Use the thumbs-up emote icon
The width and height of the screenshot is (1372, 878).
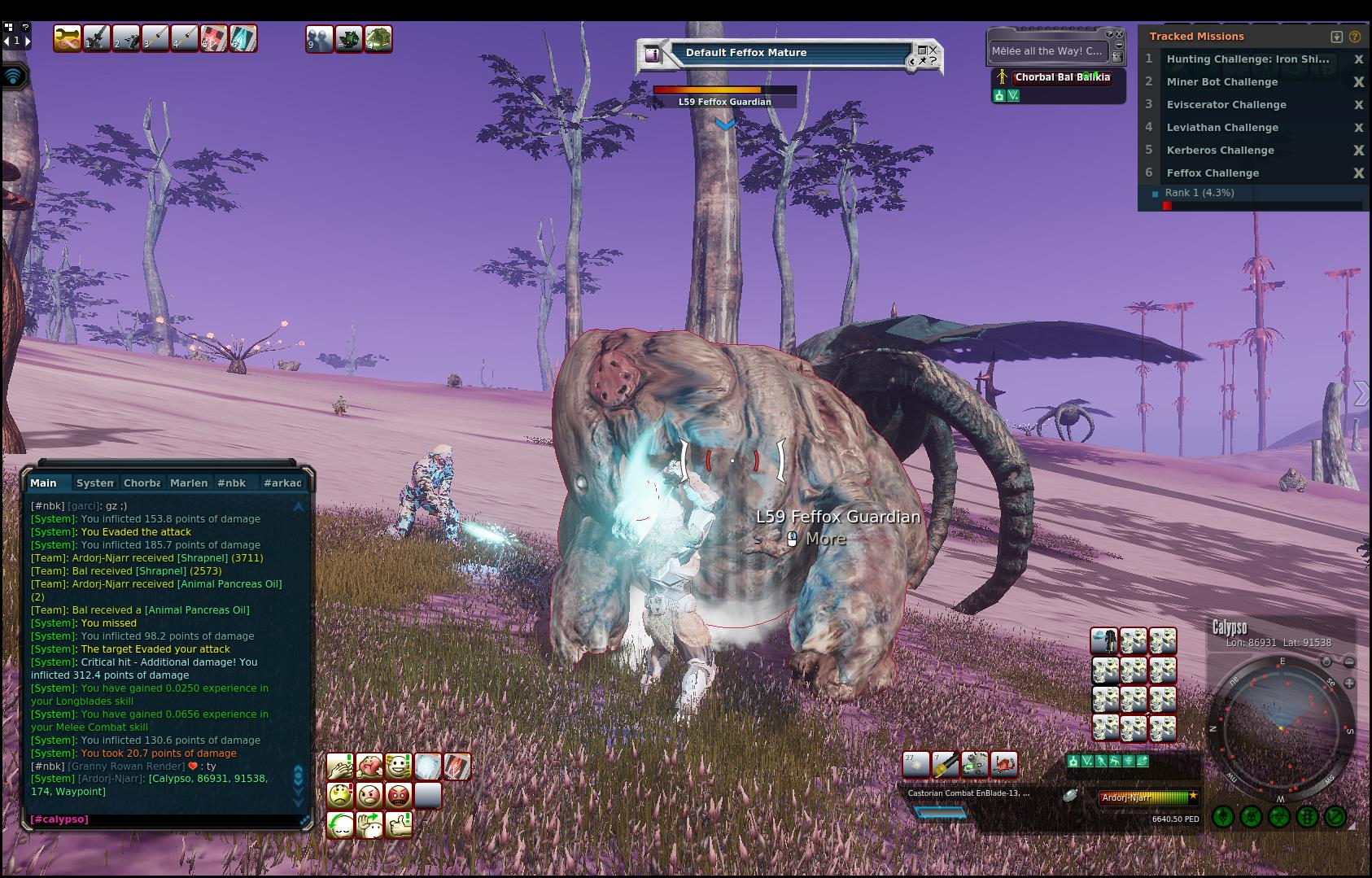(399, 824)
